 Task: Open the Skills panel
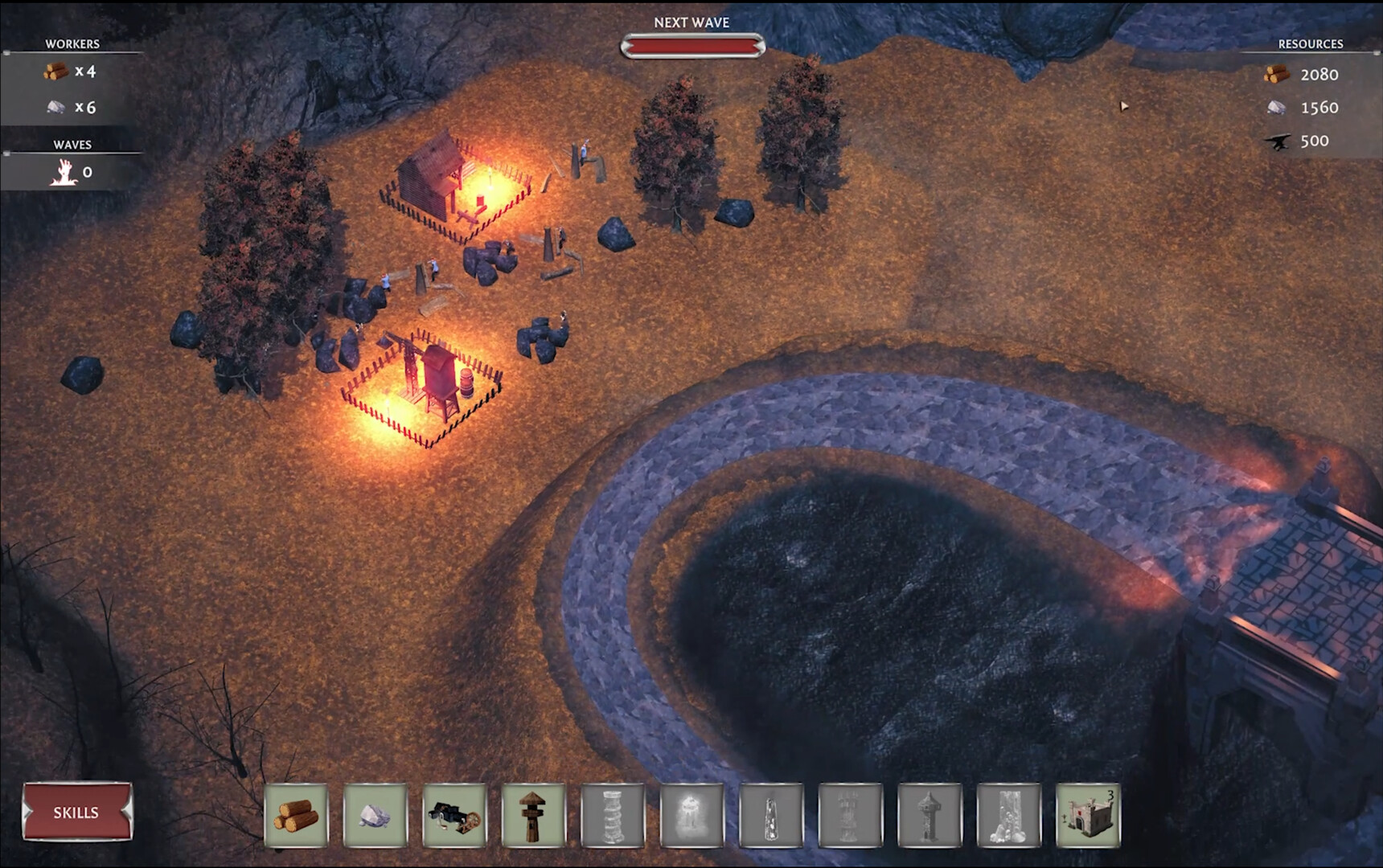(76, 812)
